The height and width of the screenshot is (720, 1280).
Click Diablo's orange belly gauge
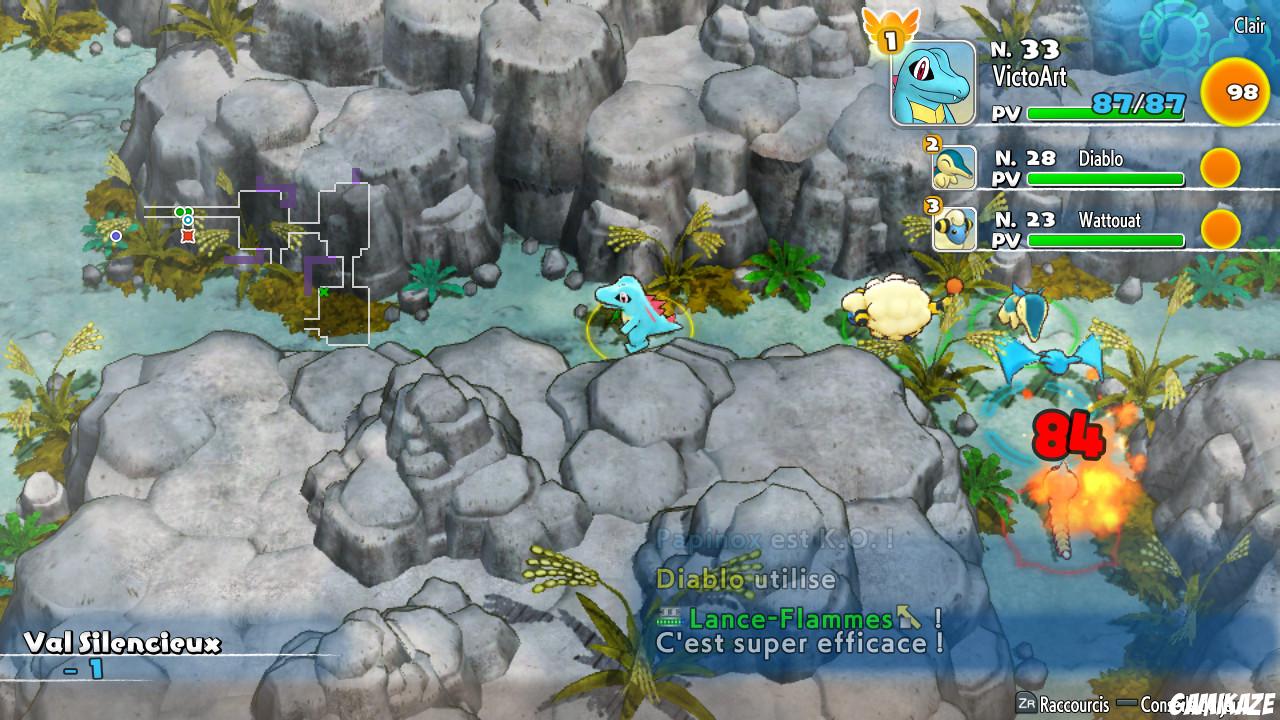point(1220,168)
